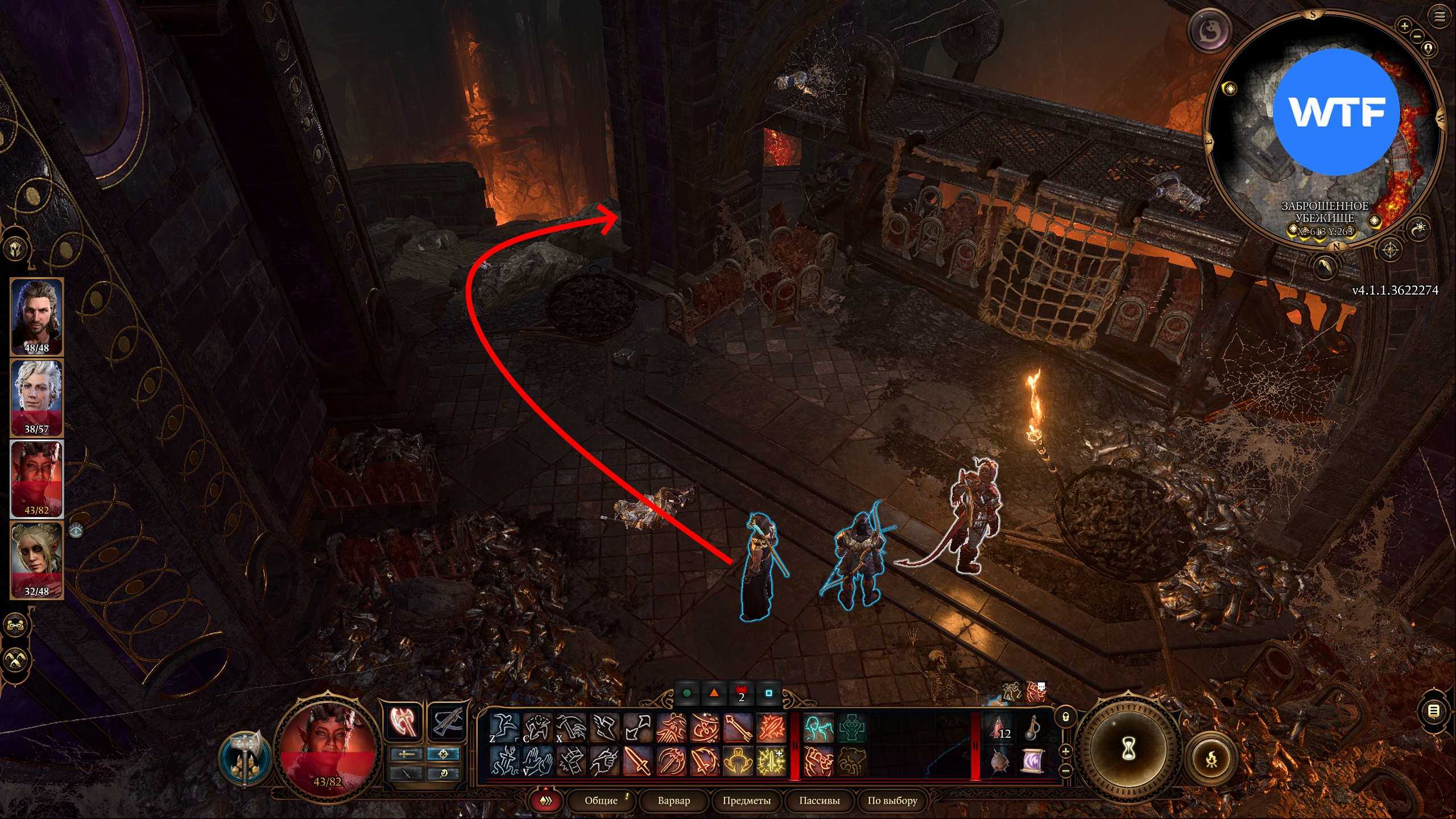
Task: Select the Пассивы hotbar tab
Action: pos(819,800)
